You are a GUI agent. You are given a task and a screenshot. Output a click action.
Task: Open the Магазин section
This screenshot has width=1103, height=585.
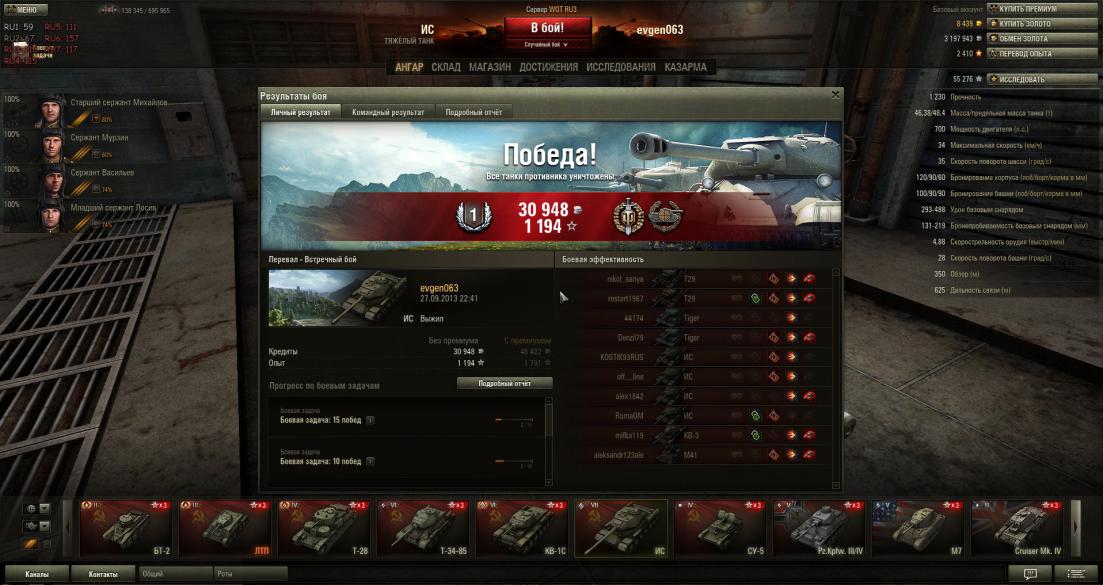490,67
